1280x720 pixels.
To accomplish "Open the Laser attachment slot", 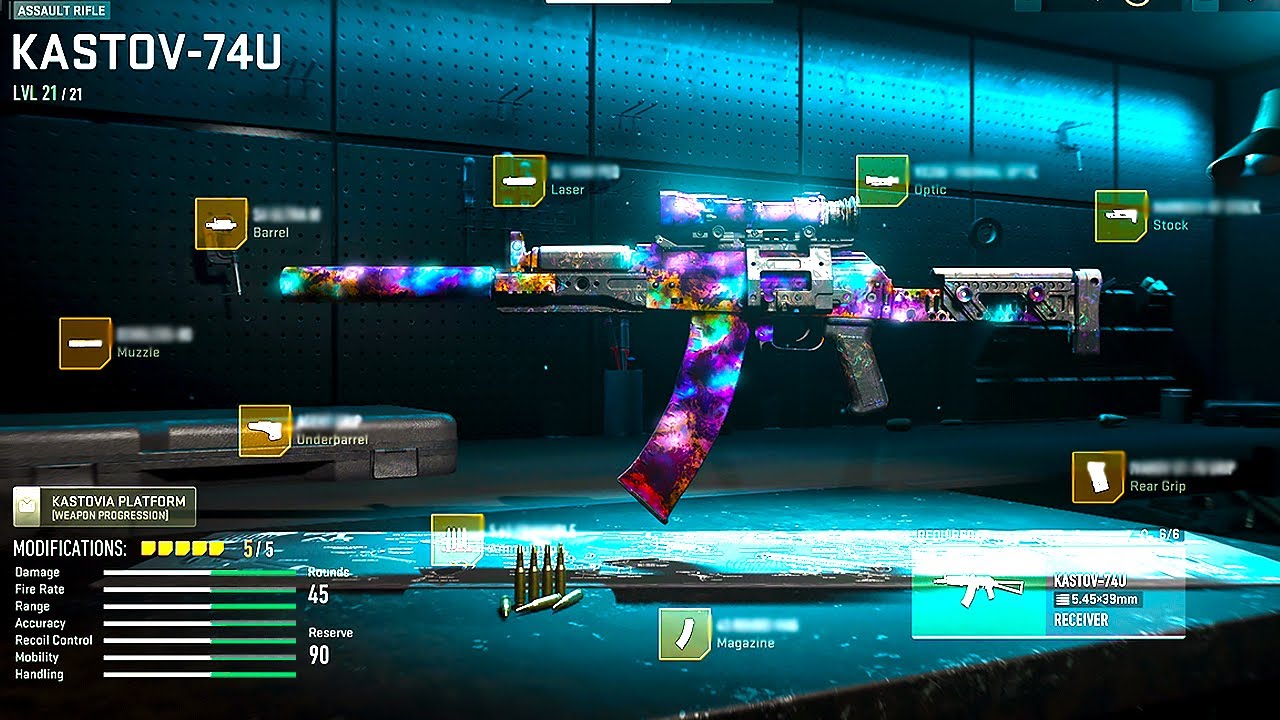I will (x=519, y=181).
